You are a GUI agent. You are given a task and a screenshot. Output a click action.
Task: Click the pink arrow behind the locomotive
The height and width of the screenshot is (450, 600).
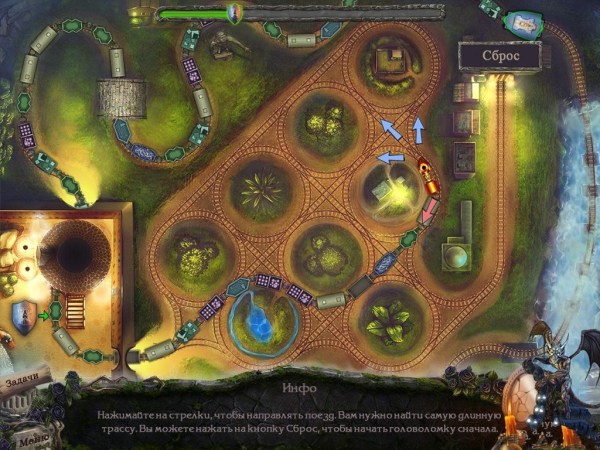[431, 211]
